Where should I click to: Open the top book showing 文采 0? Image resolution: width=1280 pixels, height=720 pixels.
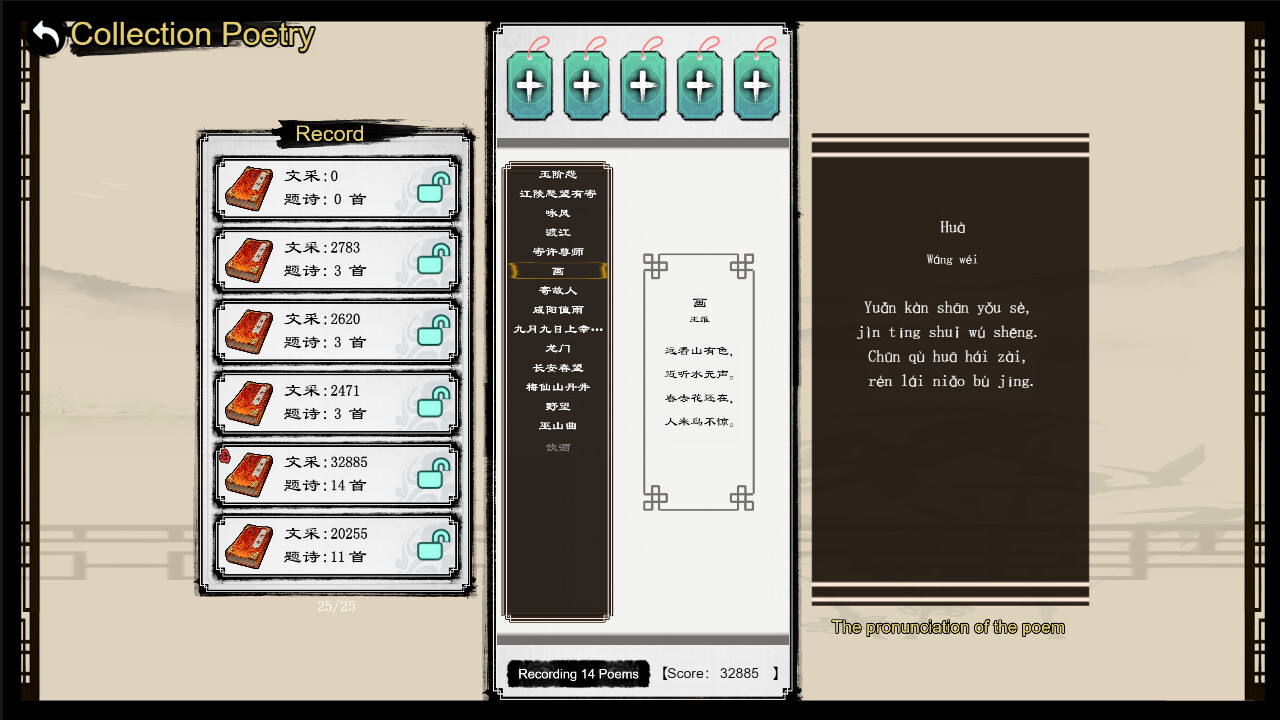[x=336, y=188]
